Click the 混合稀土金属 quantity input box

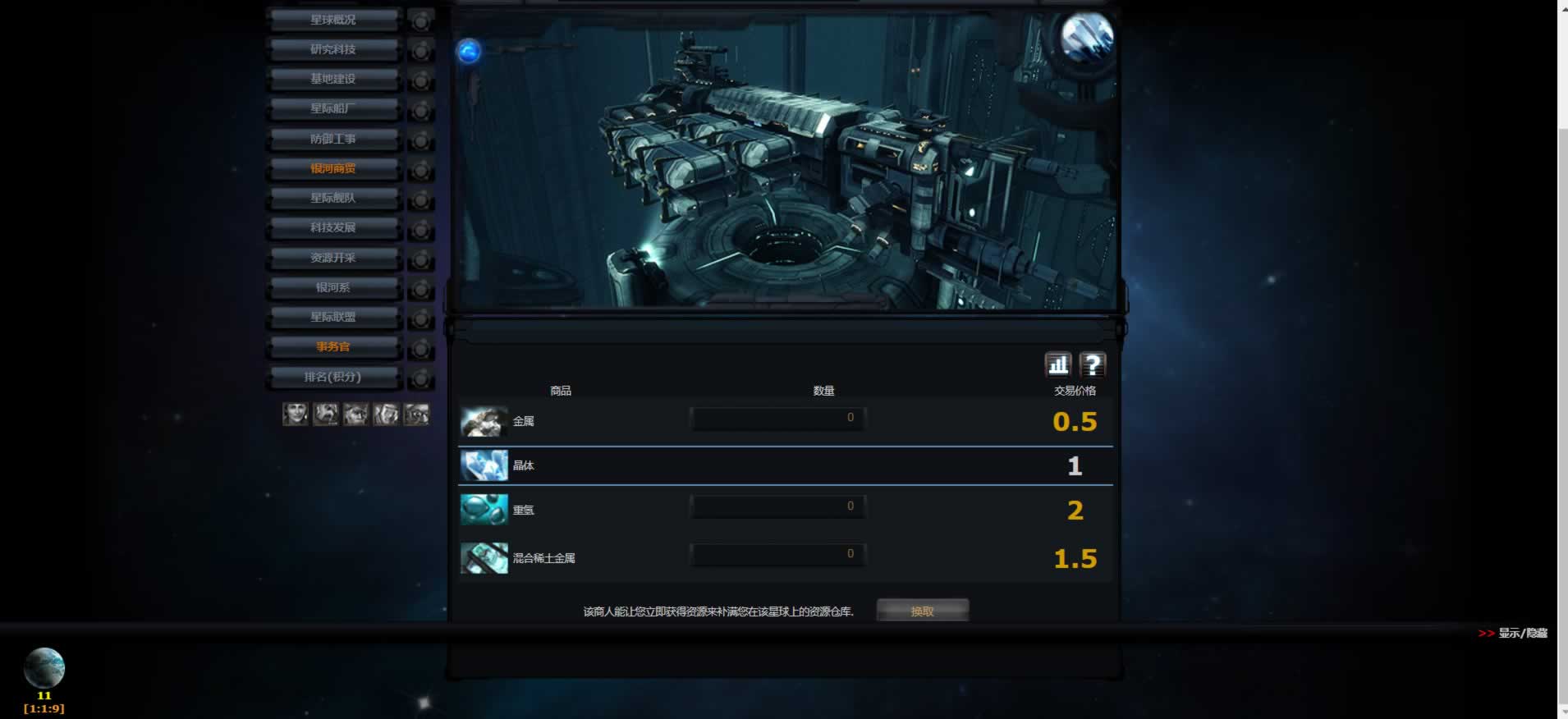pos(777,555)
